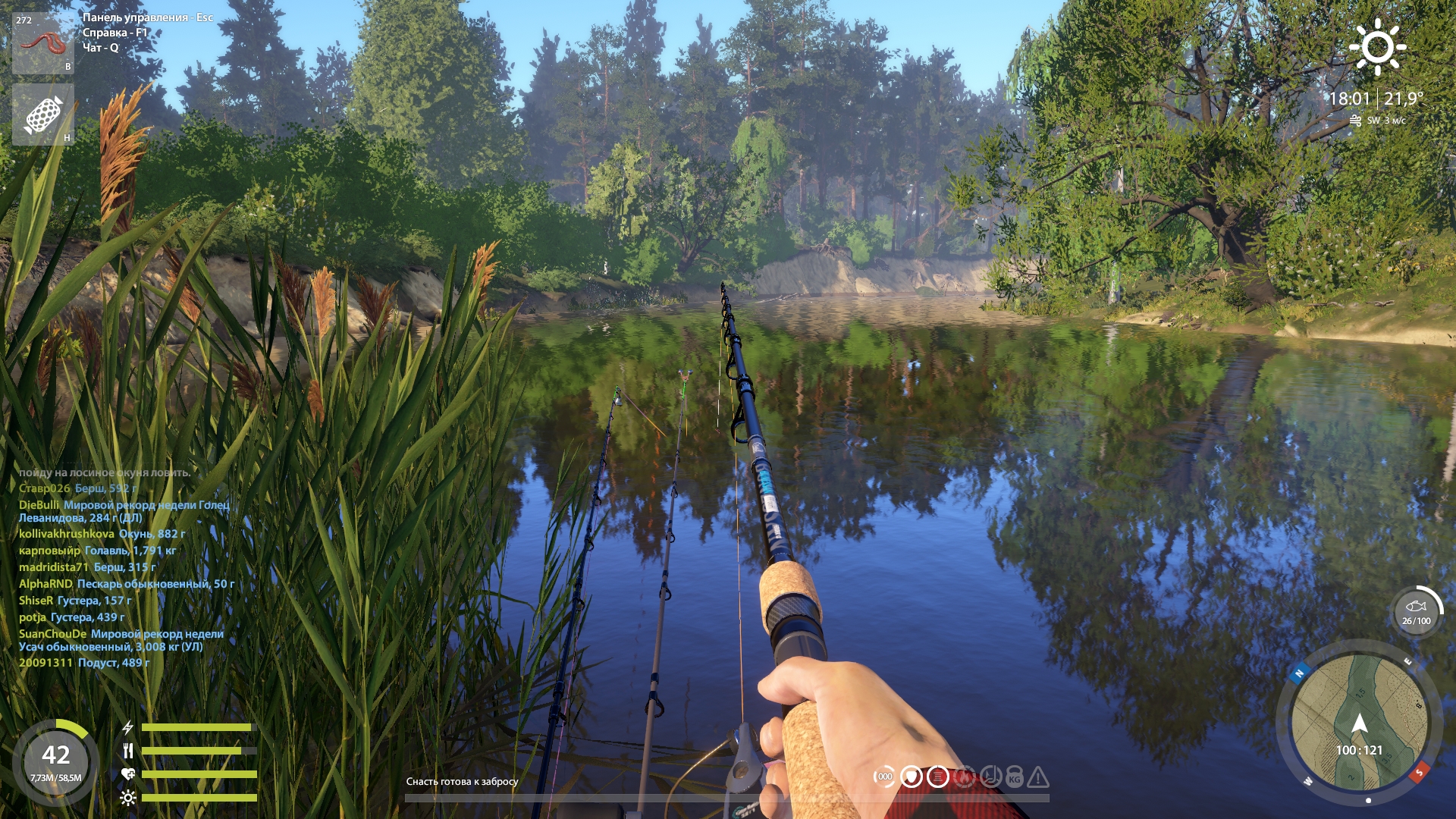This screenshot has height=819, width=1456.
Task: Click the friction brake flame icon
Action: point(965,777)
